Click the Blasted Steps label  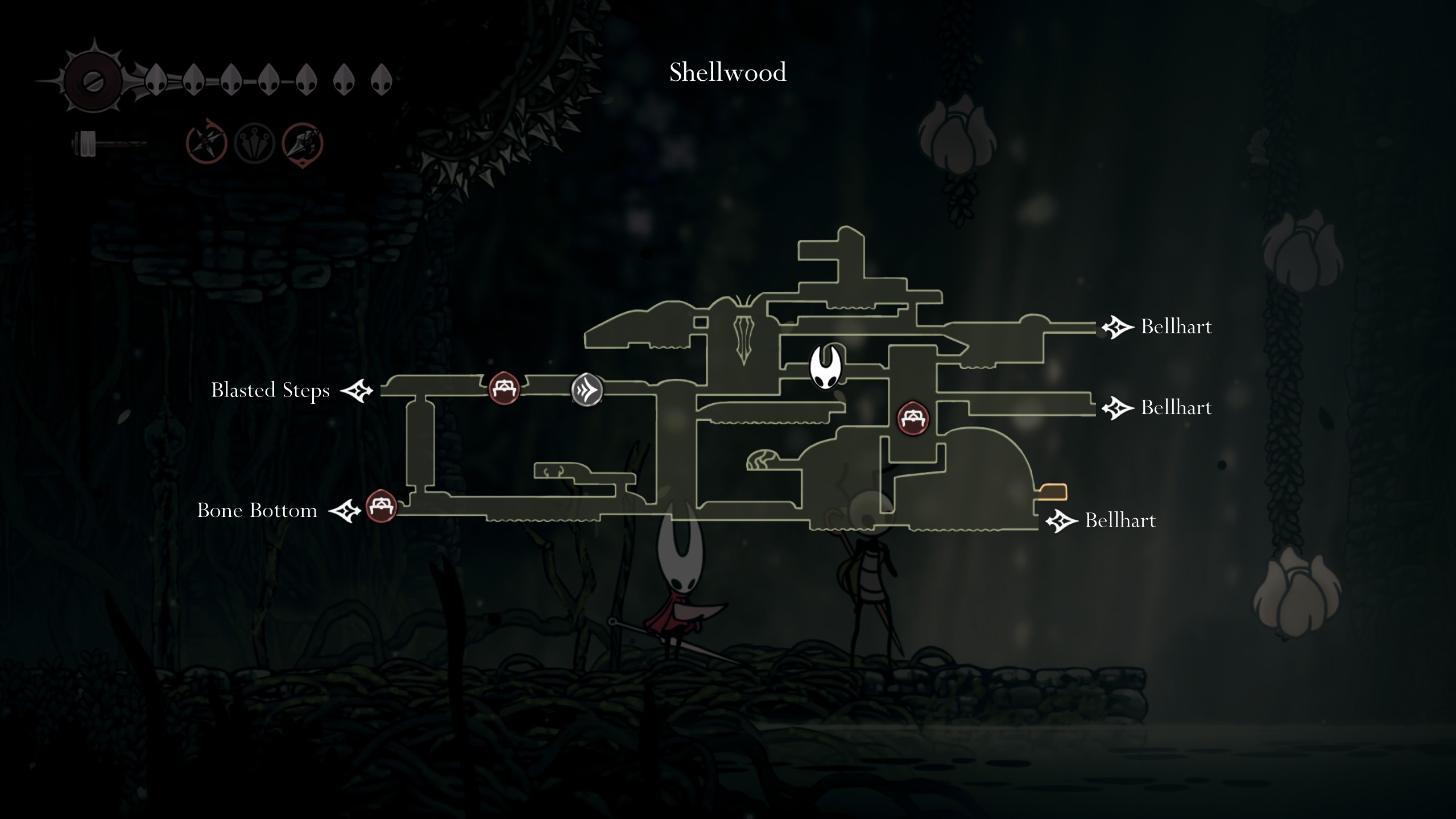coord(270,391)
